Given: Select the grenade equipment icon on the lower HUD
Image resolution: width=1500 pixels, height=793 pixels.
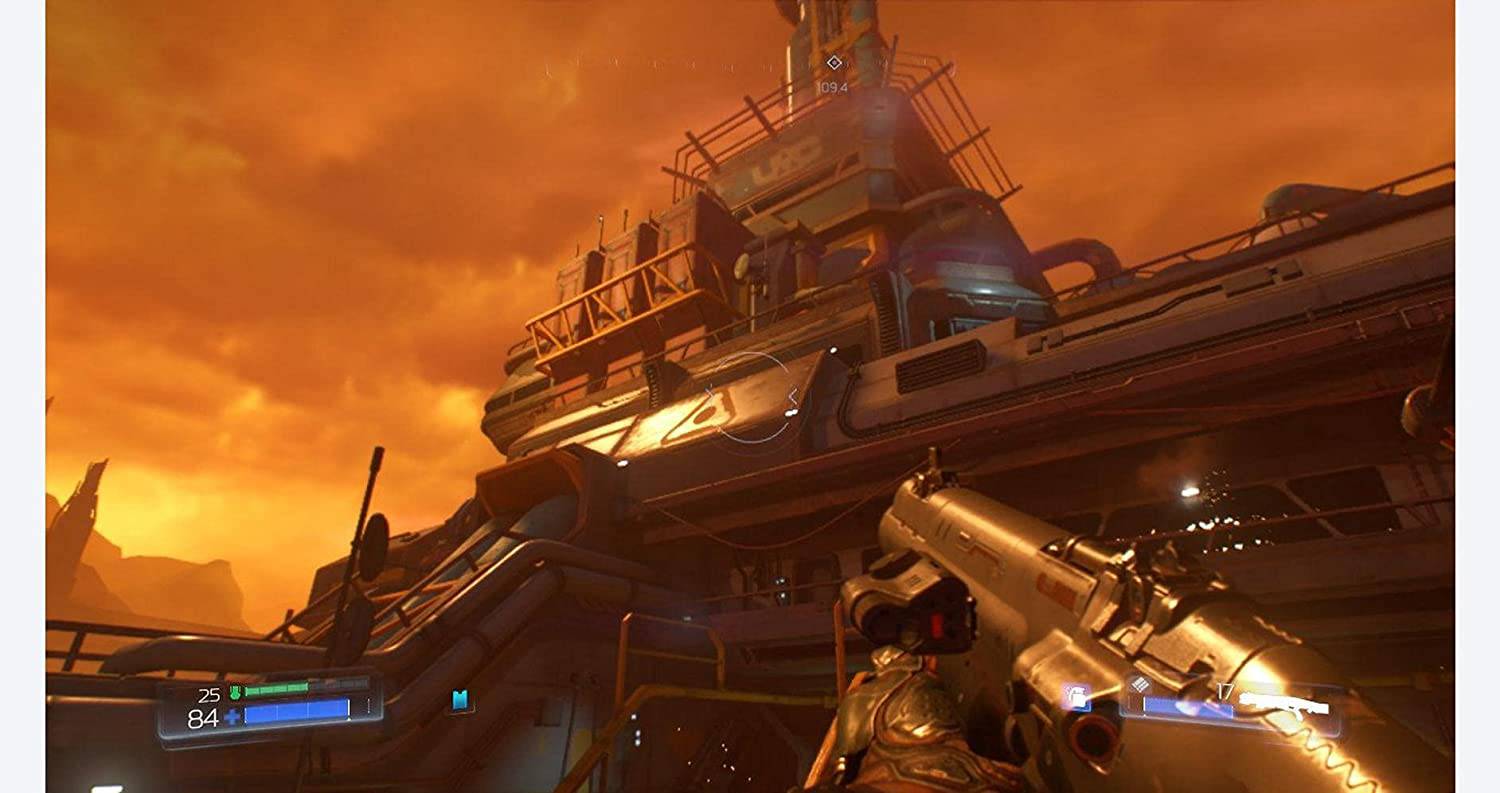Looking at the screenshot, I should pyautogui.click(x=1077, y=697).
